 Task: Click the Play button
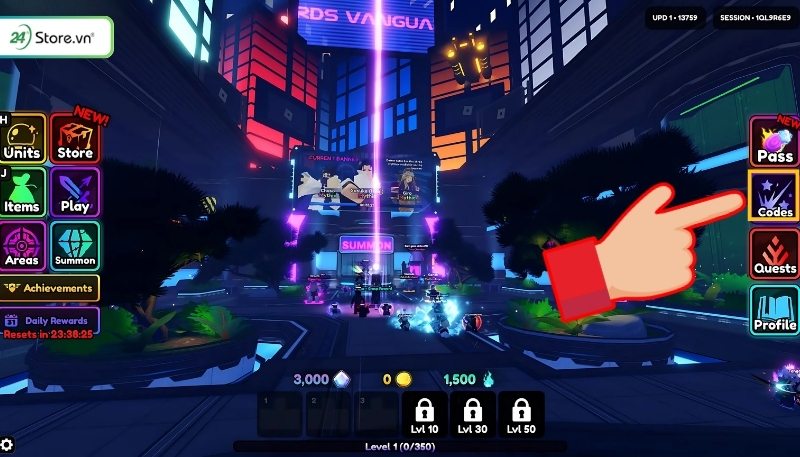(74, 192)
